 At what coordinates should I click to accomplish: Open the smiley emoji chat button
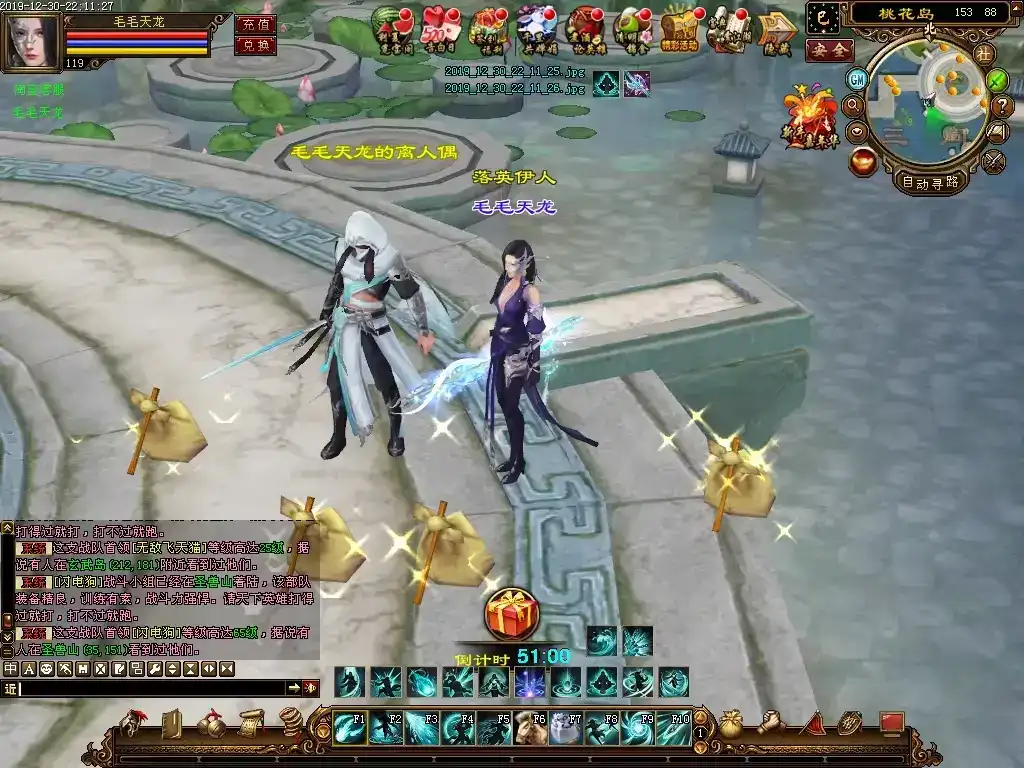(x=47, y=668)
